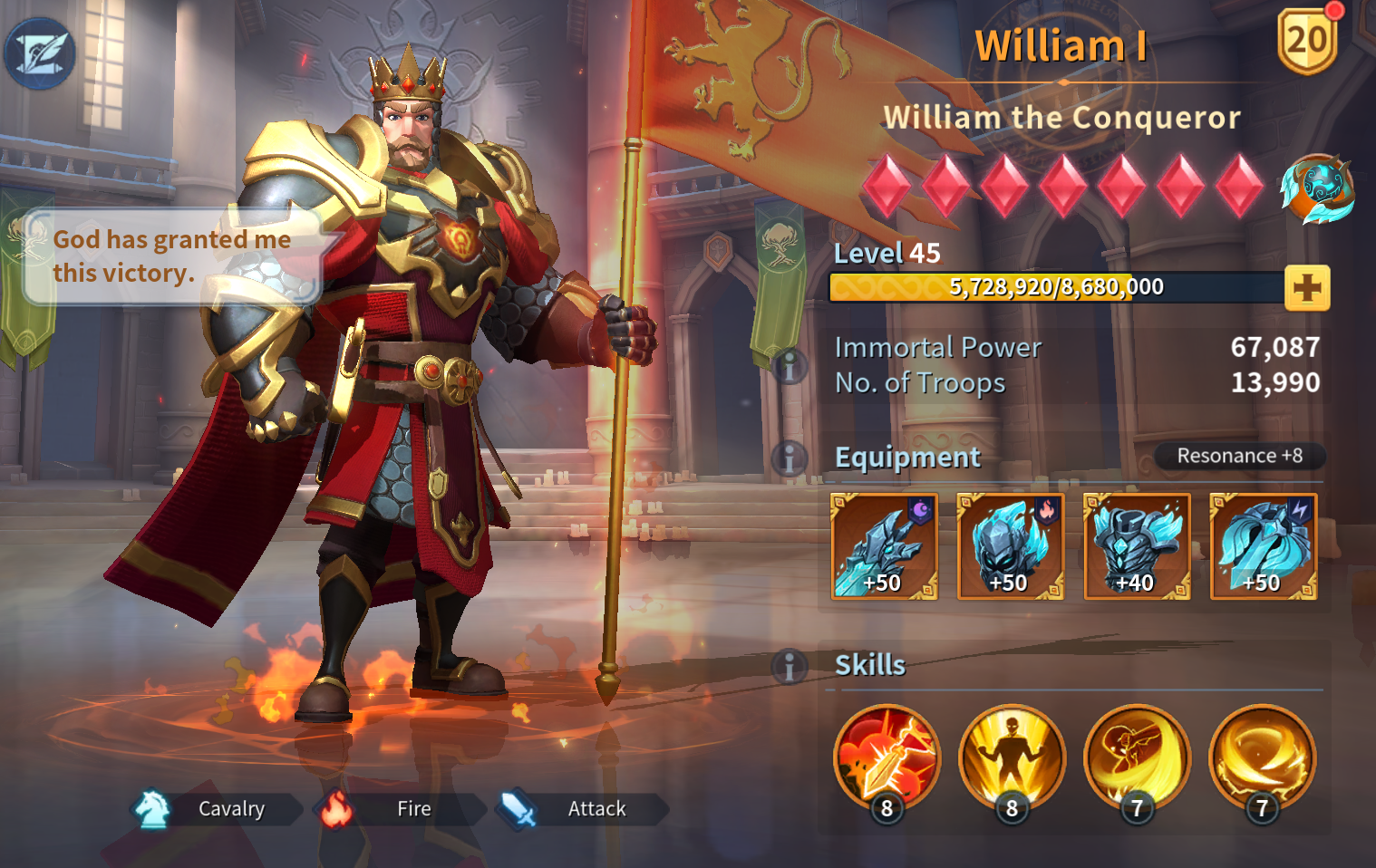Select the +50 ice helmet equipment slot
The height and width of the screenshot is (868, 1376).
click(x=1010, y=546)
